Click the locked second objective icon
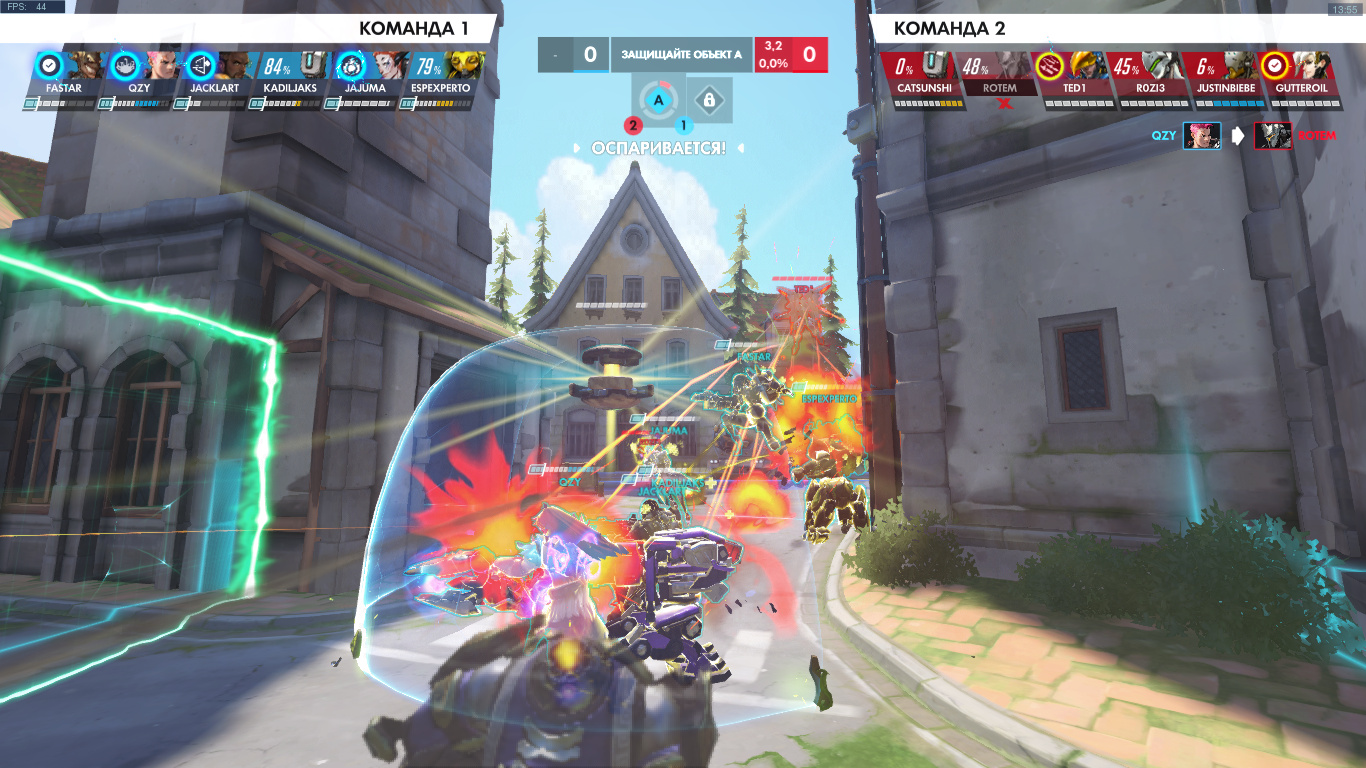The width and height of the screenshot is (1366, 768). [x=708, y=100]
